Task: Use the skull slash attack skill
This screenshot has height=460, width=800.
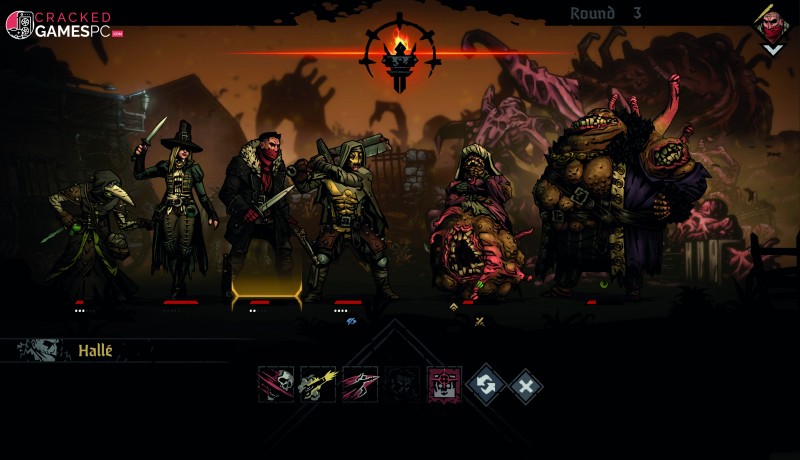Action: (x=275, y=384)
